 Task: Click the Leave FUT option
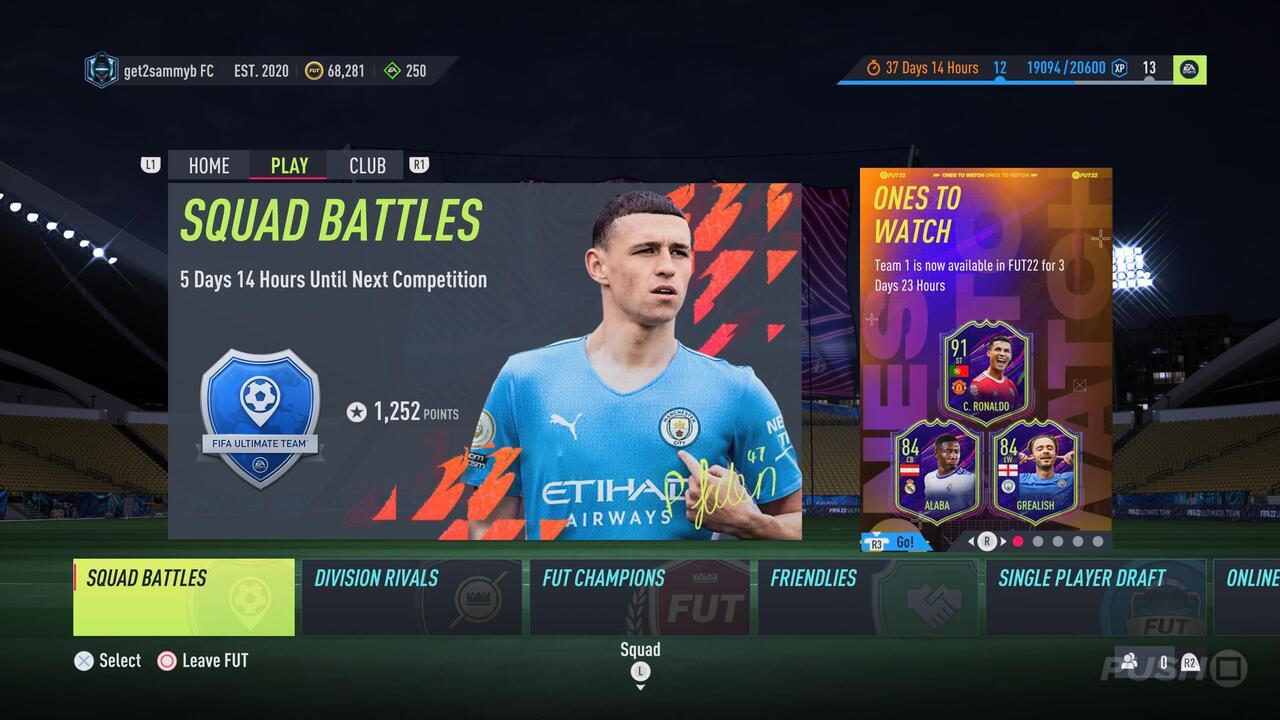(x=202, y=660)
